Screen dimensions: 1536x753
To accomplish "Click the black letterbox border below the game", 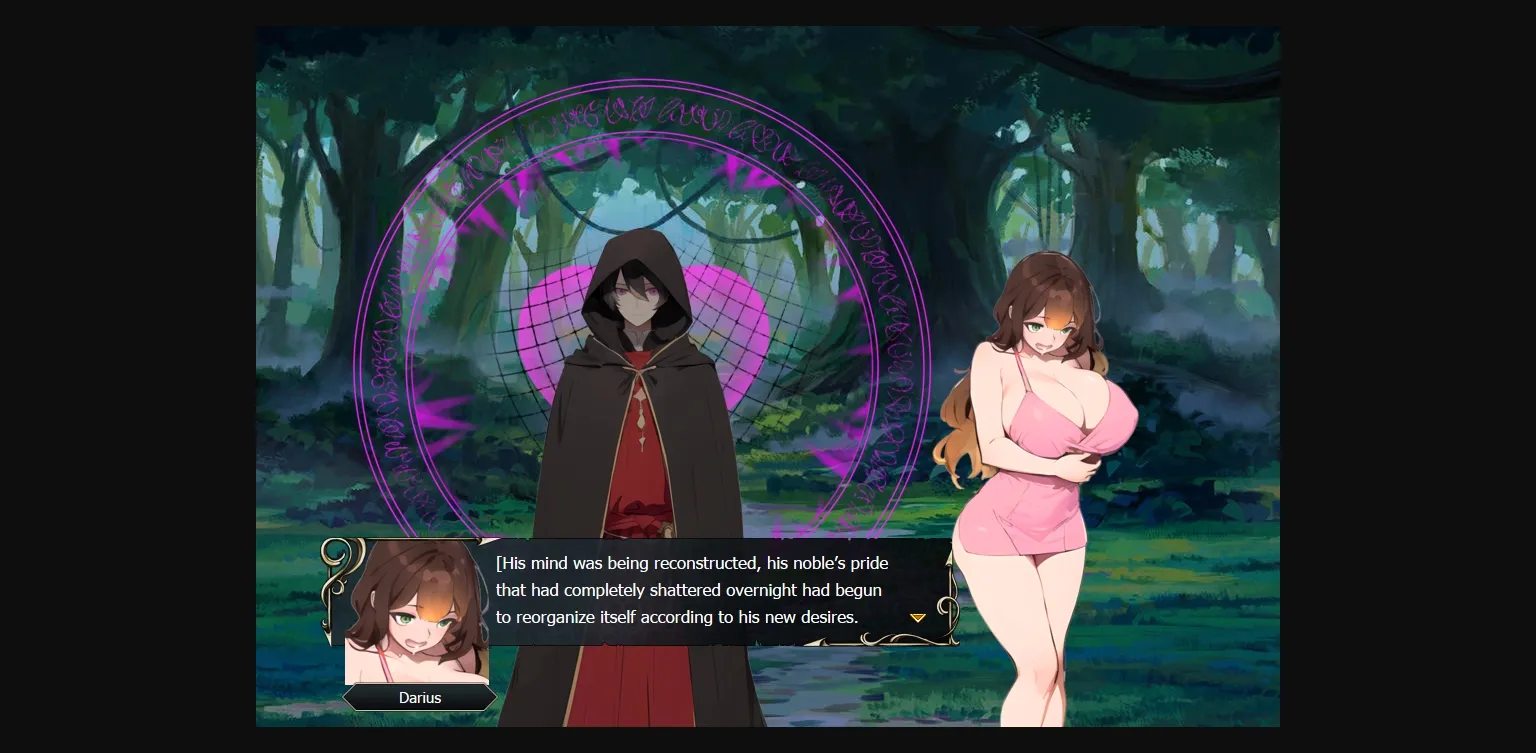I will pos(768,740).
